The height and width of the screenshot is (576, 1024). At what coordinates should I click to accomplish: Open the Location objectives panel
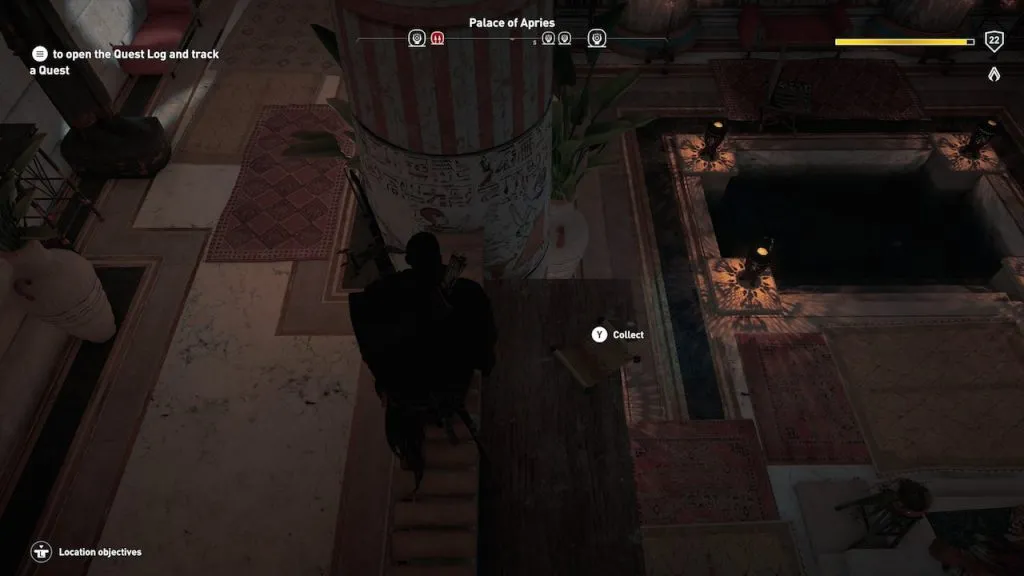coord(41,552)
